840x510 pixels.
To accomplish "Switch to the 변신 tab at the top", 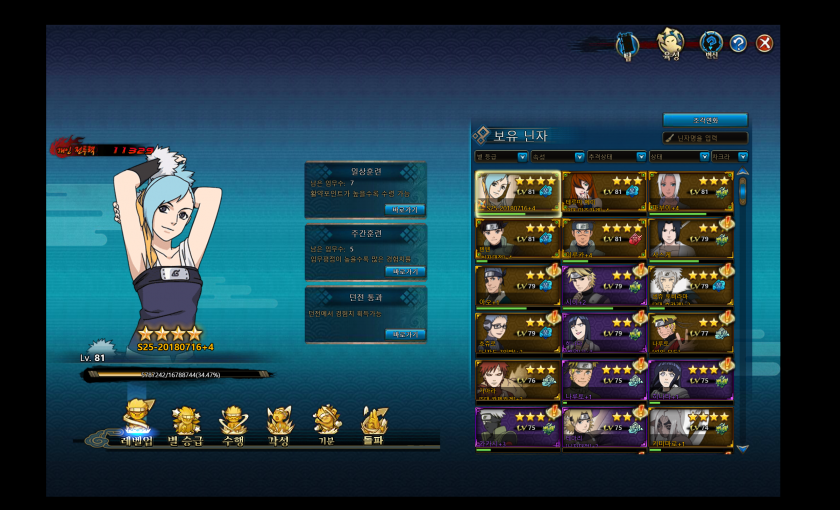I will [x=711, y=43].
